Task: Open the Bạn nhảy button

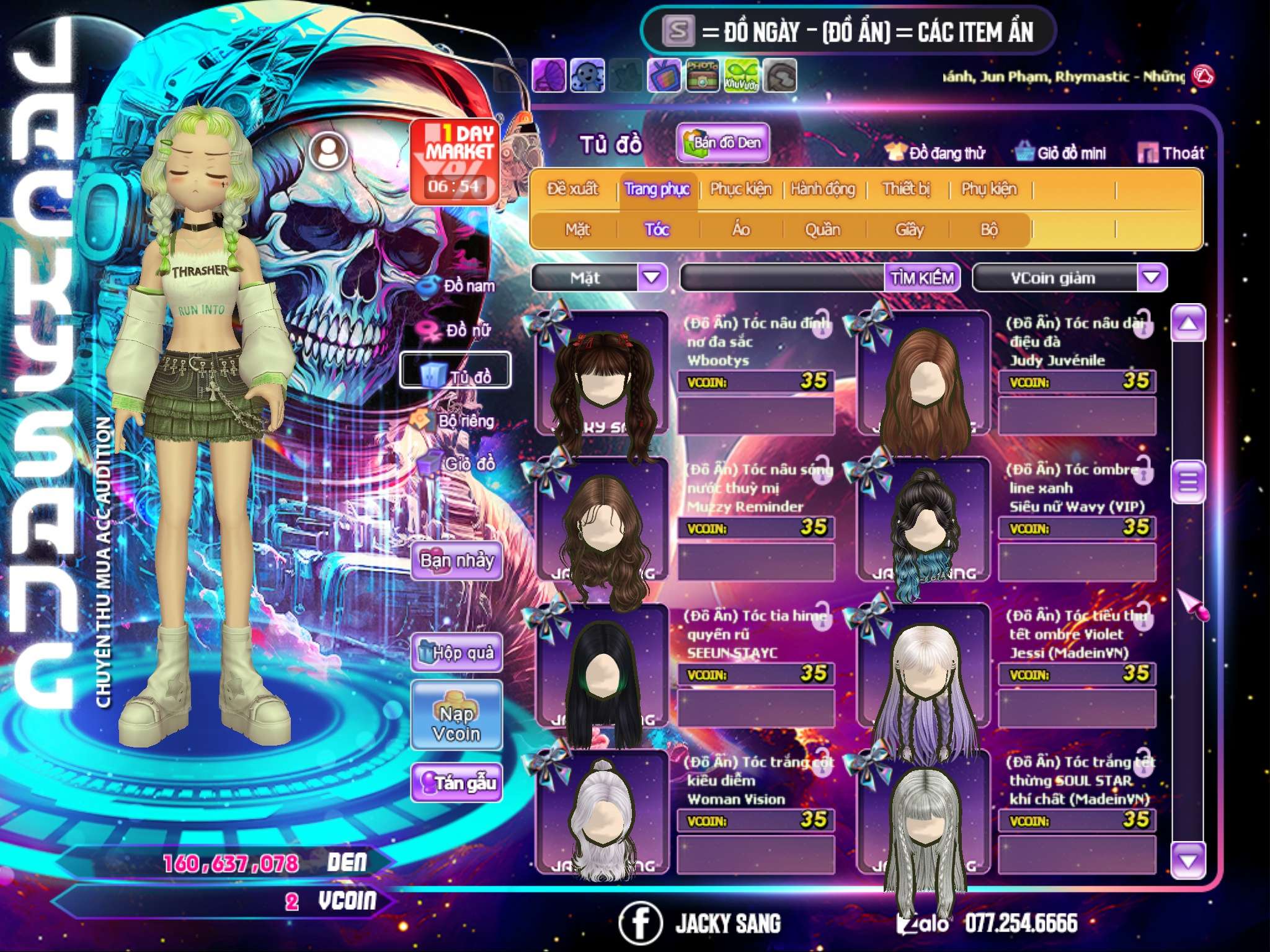Action: pos(456,561)
